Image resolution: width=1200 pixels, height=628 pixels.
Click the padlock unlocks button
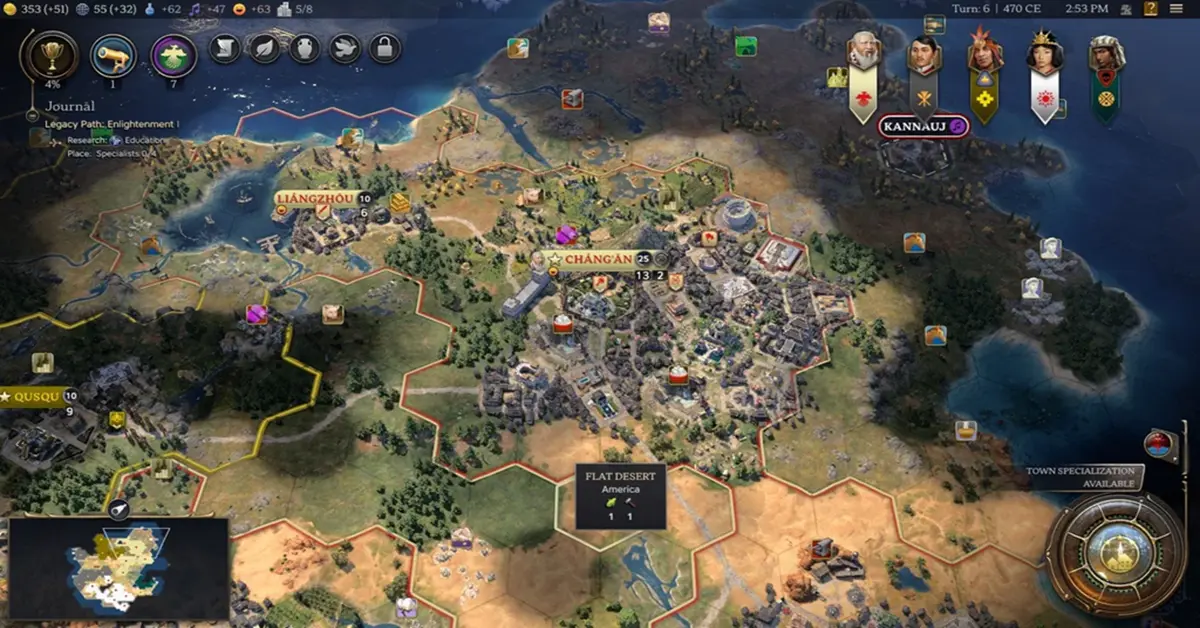(x=384, y=47)
